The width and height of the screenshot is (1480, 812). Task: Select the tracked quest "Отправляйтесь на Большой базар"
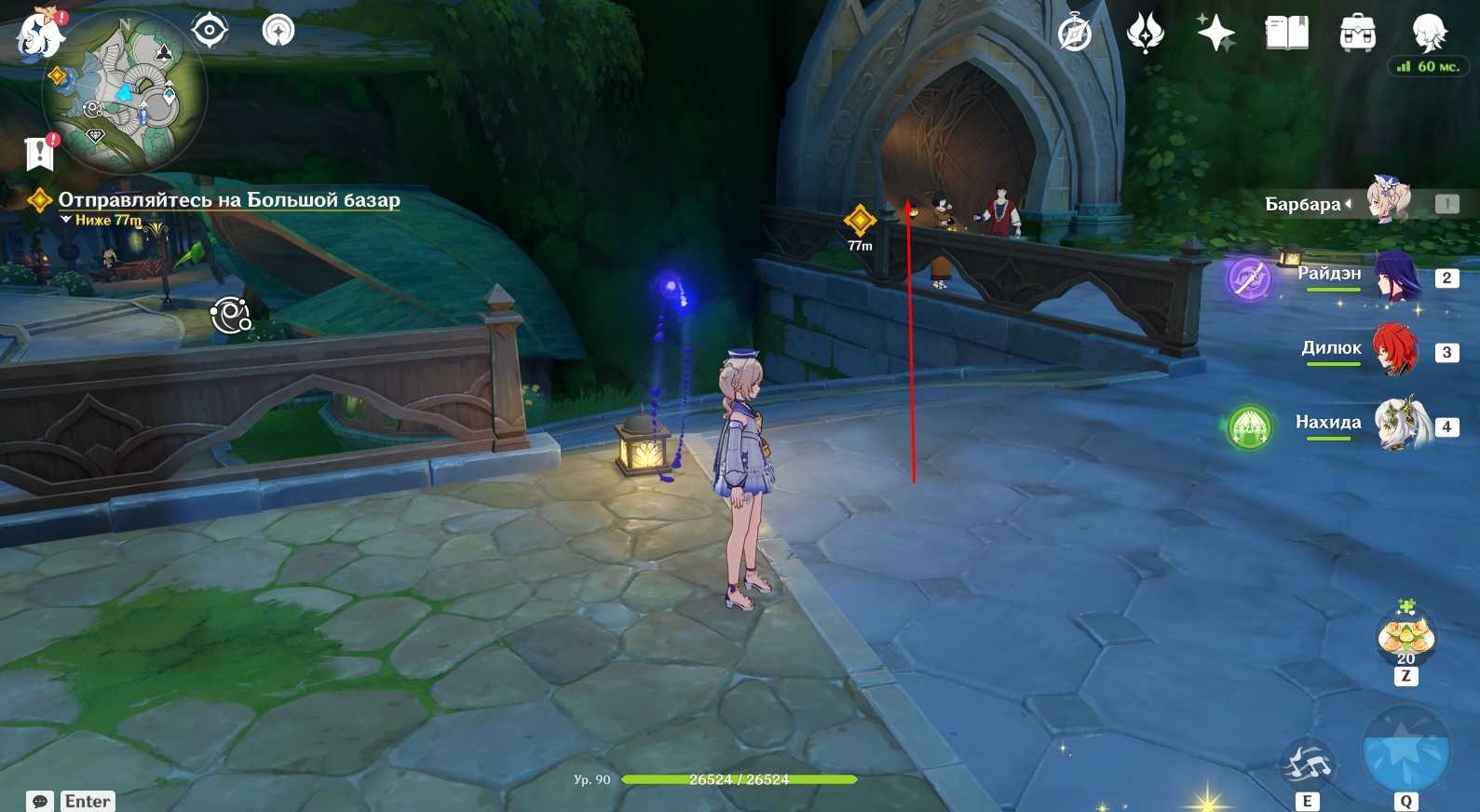(228, 200)
